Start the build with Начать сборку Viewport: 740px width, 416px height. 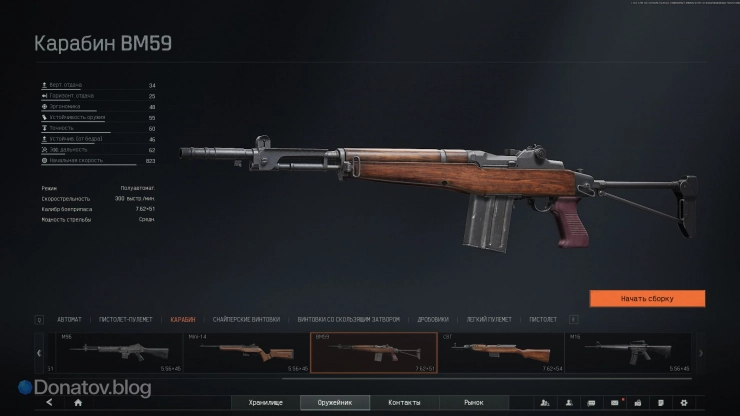pyautogui.click(x=647, y=298)
